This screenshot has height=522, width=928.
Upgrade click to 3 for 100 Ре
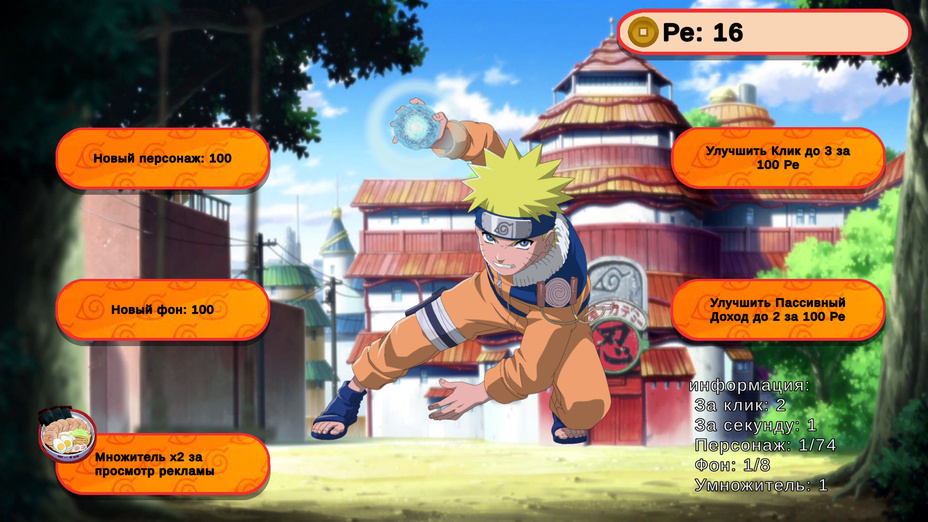[777, 158]
